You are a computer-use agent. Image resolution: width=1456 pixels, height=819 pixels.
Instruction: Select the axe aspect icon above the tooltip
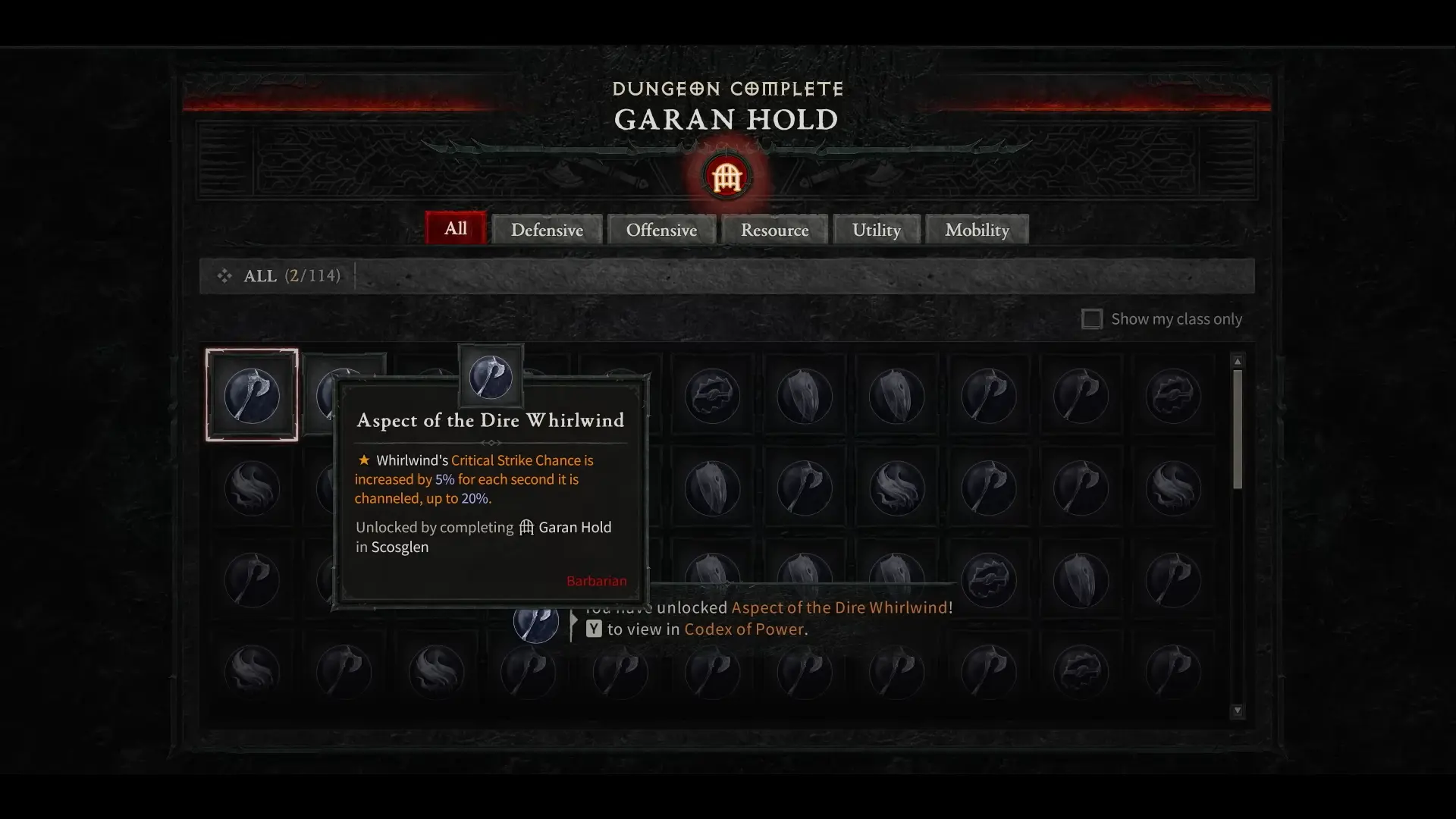[491, 375]
